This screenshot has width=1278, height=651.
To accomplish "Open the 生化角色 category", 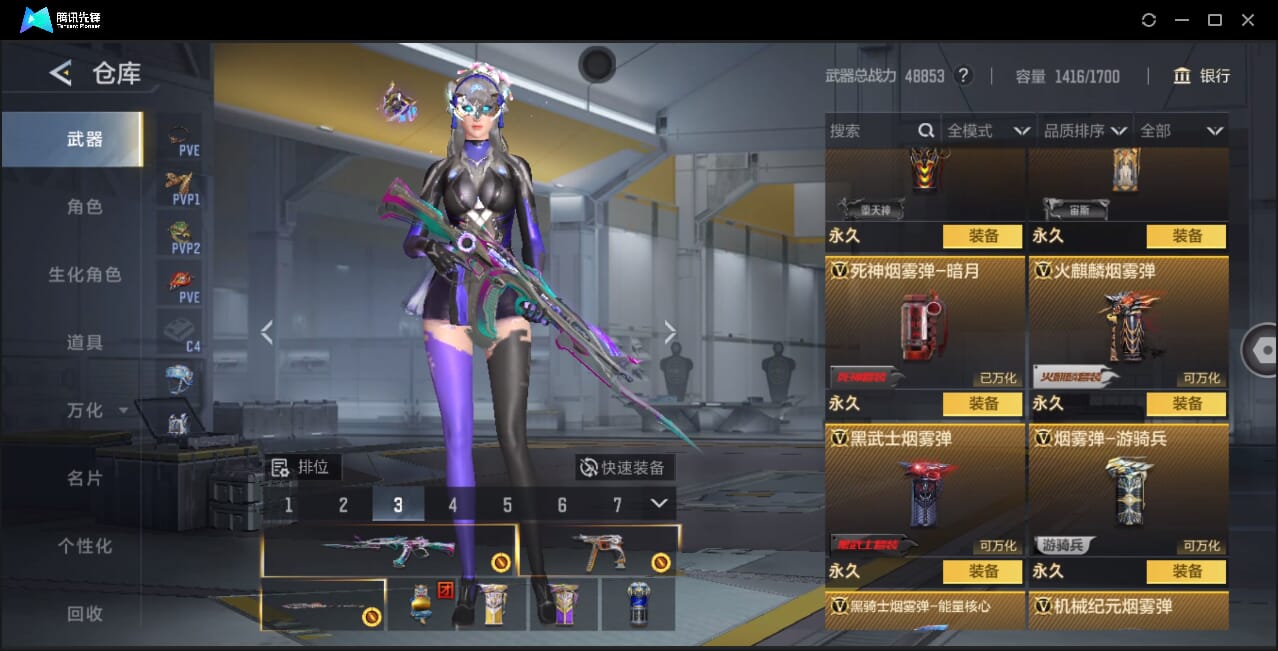I will coord(84,275).
